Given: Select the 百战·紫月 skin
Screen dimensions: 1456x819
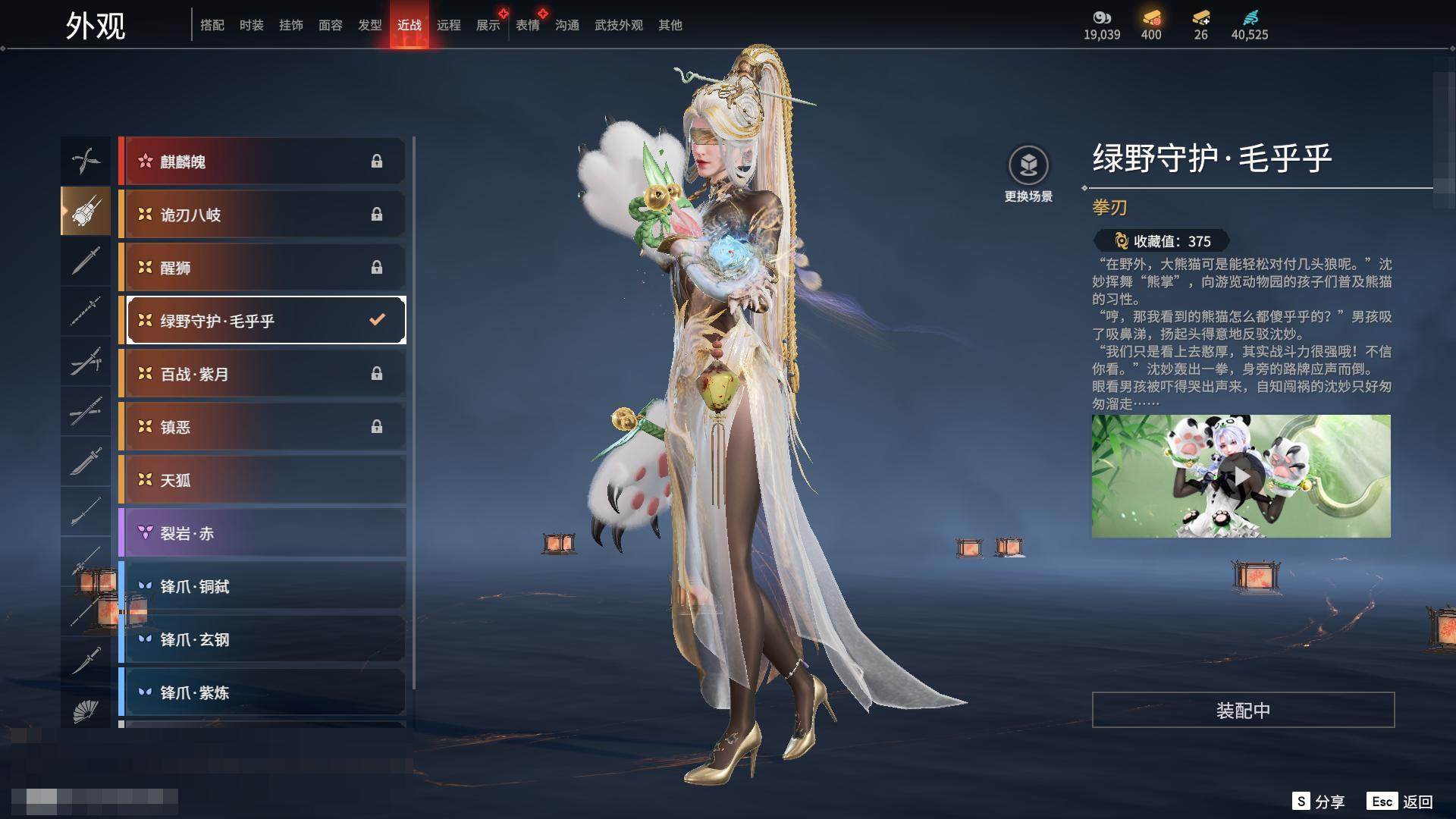Looking at the screenshot, I should 262,374.
